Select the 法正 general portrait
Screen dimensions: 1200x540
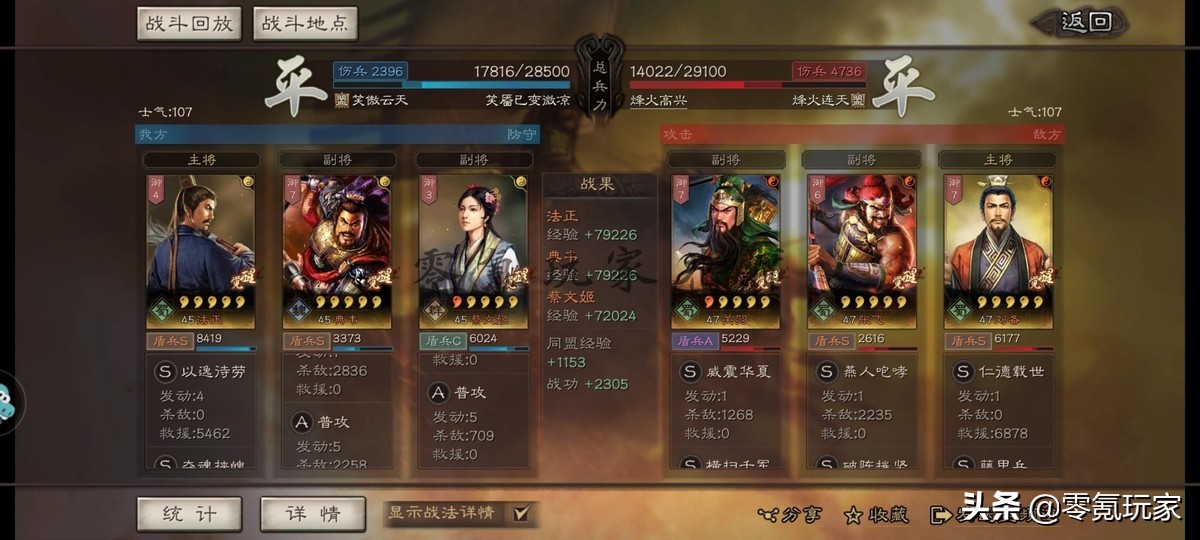click(x=200, y=250)
